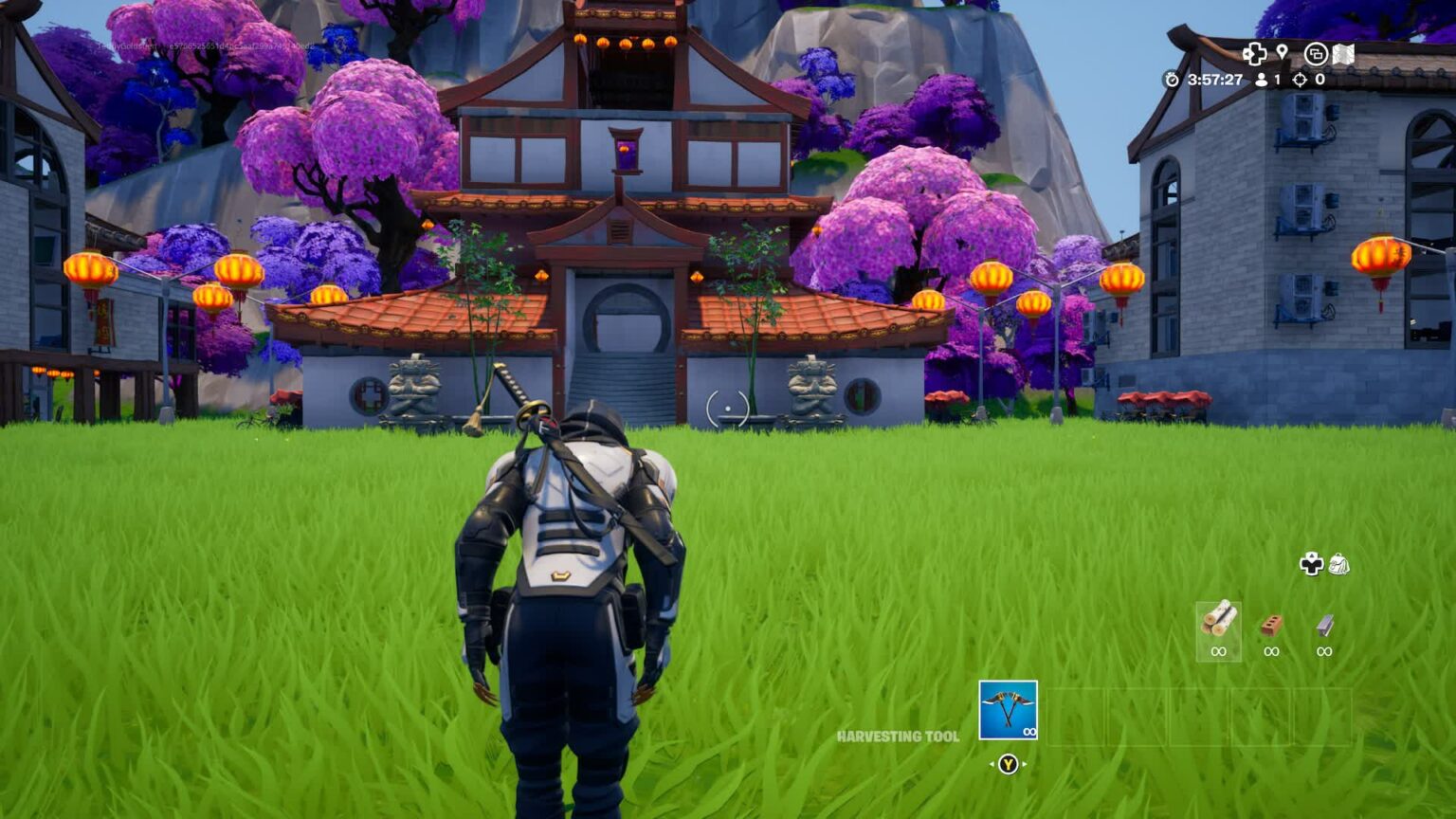The height and width of the screenshot is (819, 1456).
Task: Select the metal resource icon
Action: [x=1322, y=626]
